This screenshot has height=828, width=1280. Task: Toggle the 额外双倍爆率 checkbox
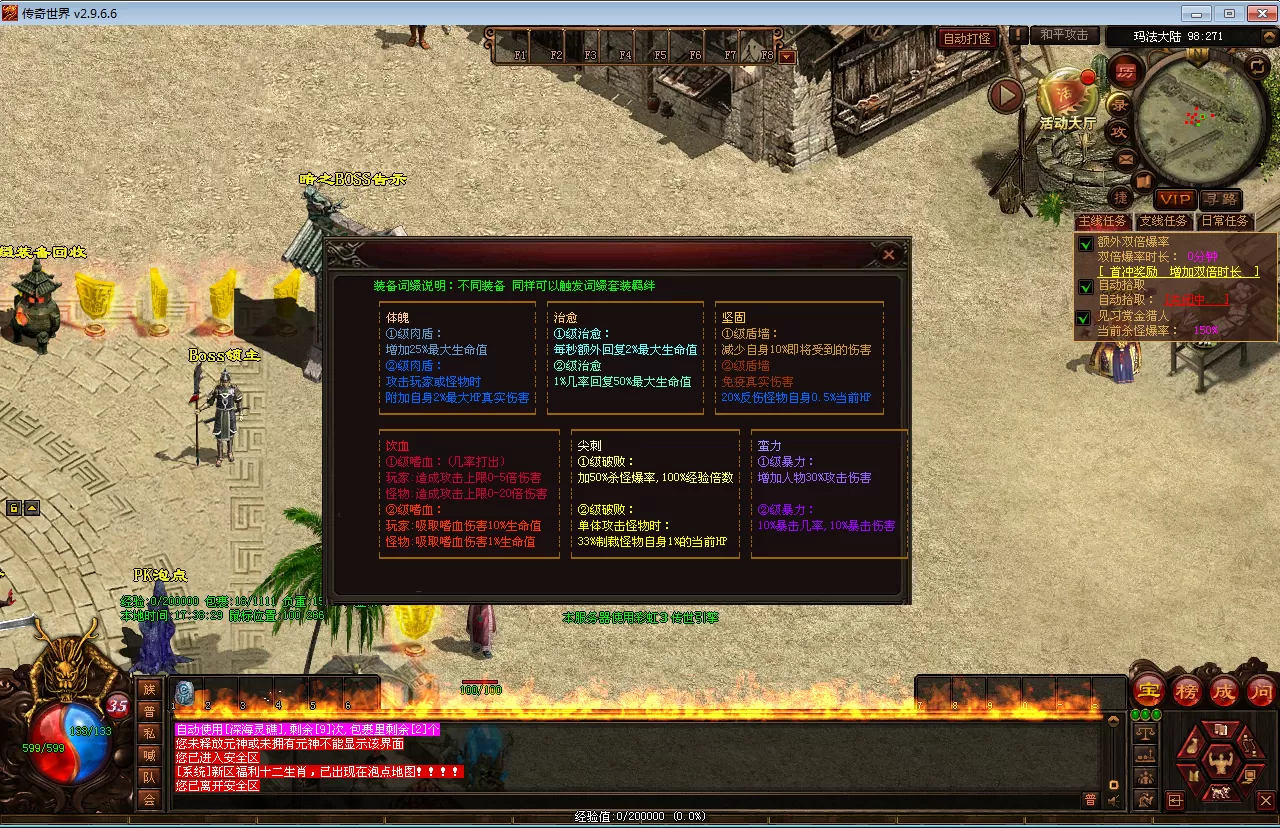1086,243
